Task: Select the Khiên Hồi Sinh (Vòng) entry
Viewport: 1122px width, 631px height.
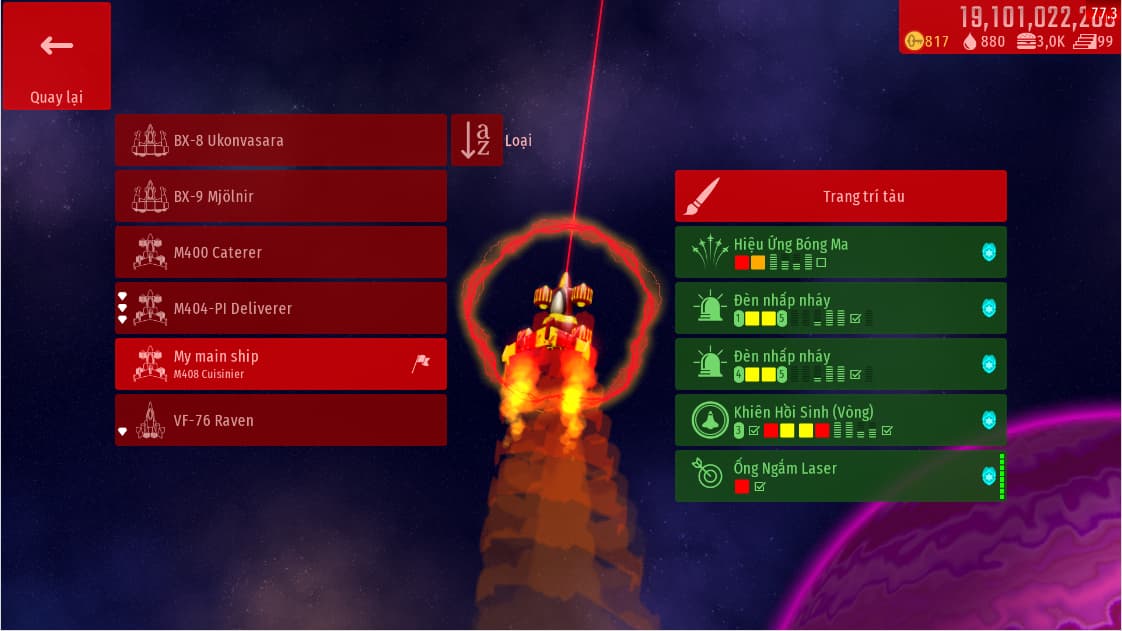Action: (x=840, y=420)
